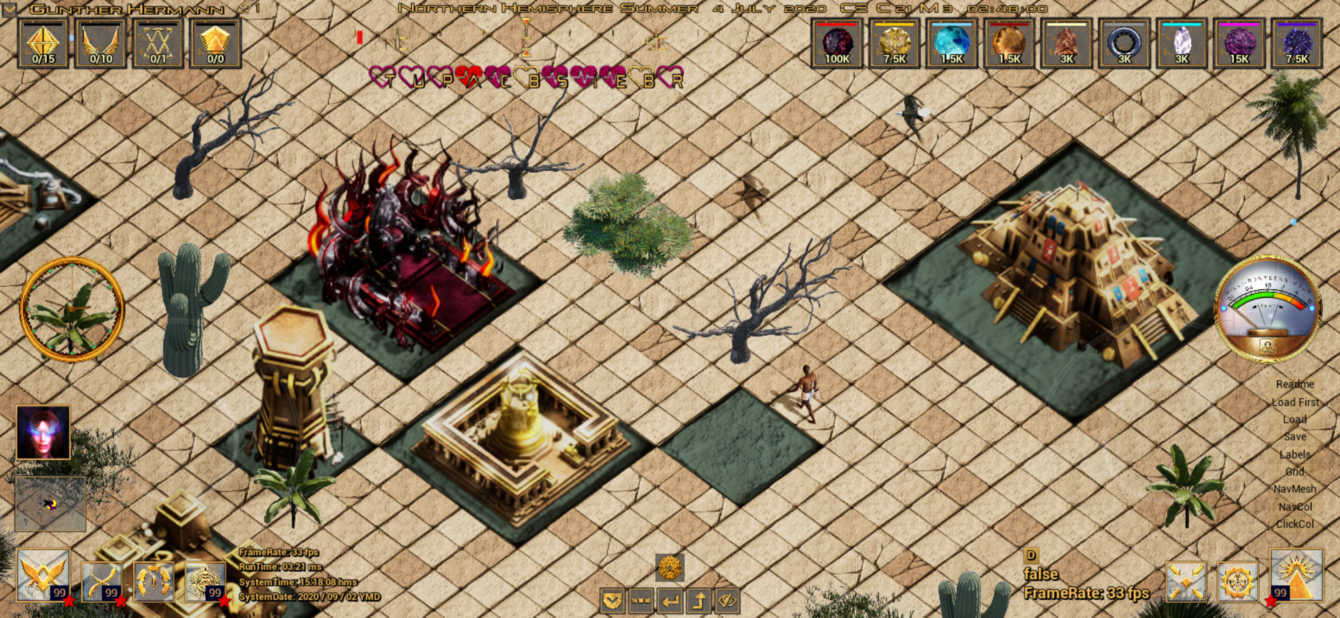
Task: Open the Readme entry
Action: pyautogui.click(x=1295, y=384)
